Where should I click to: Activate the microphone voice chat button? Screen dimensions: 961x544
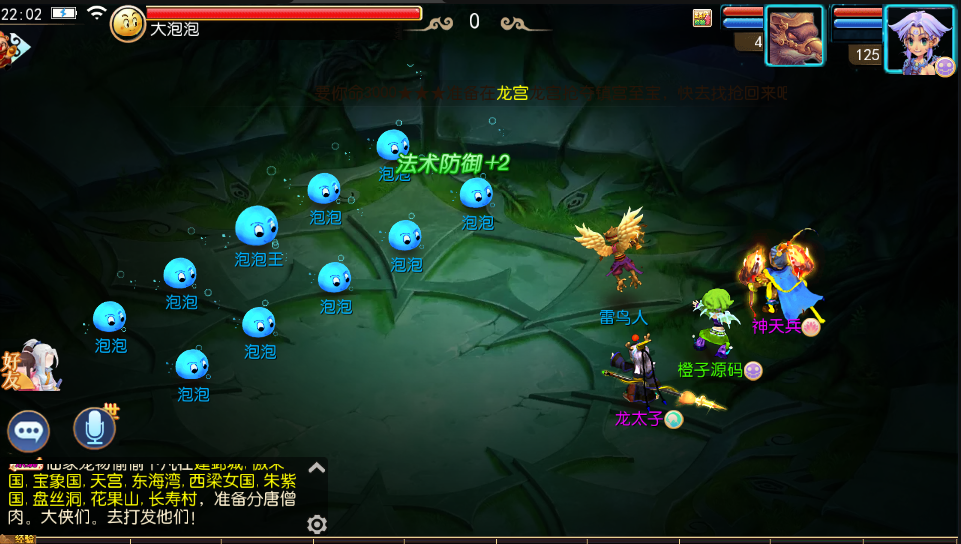click(x=94, y=429)
